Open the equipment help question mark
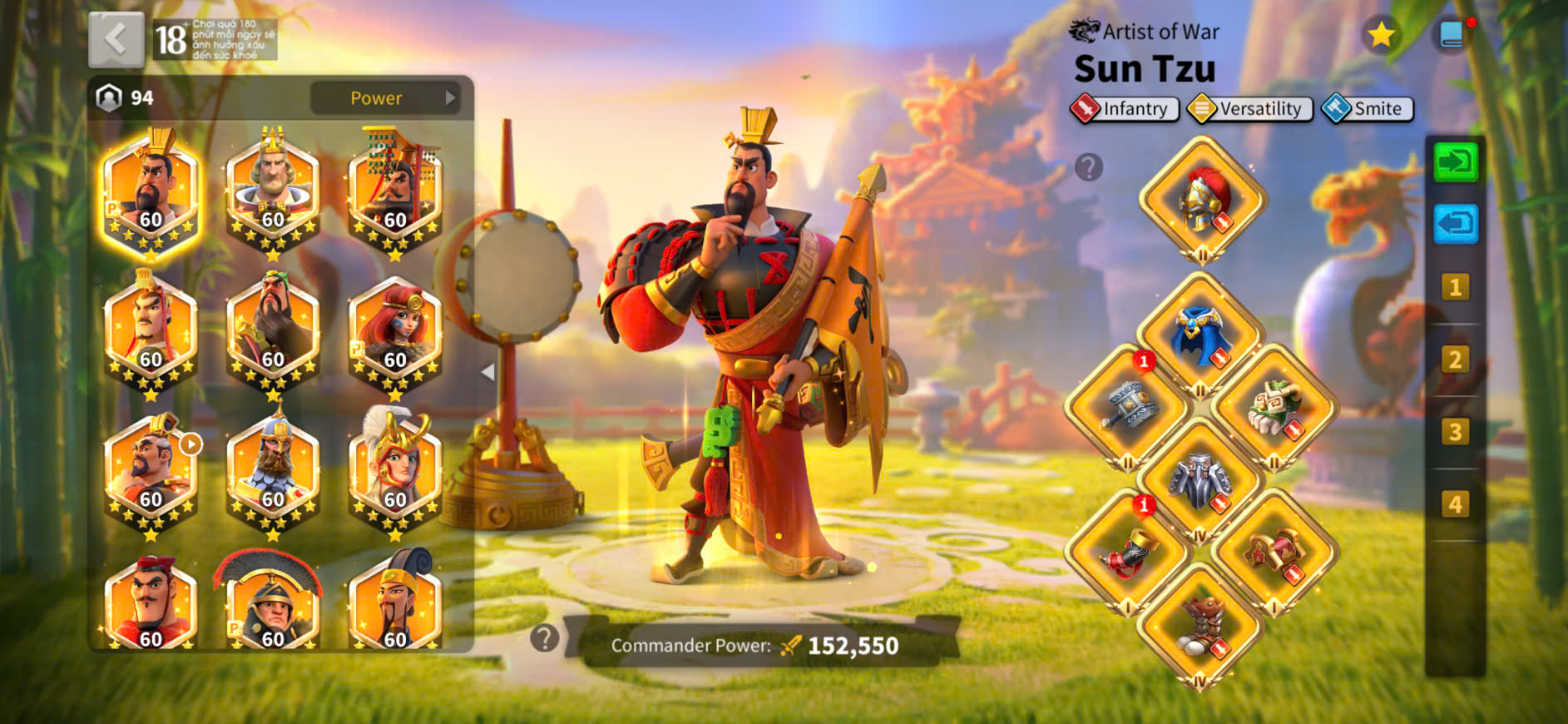The width and height of the screenshot is (1568, 724). (x=1088, y=167)
